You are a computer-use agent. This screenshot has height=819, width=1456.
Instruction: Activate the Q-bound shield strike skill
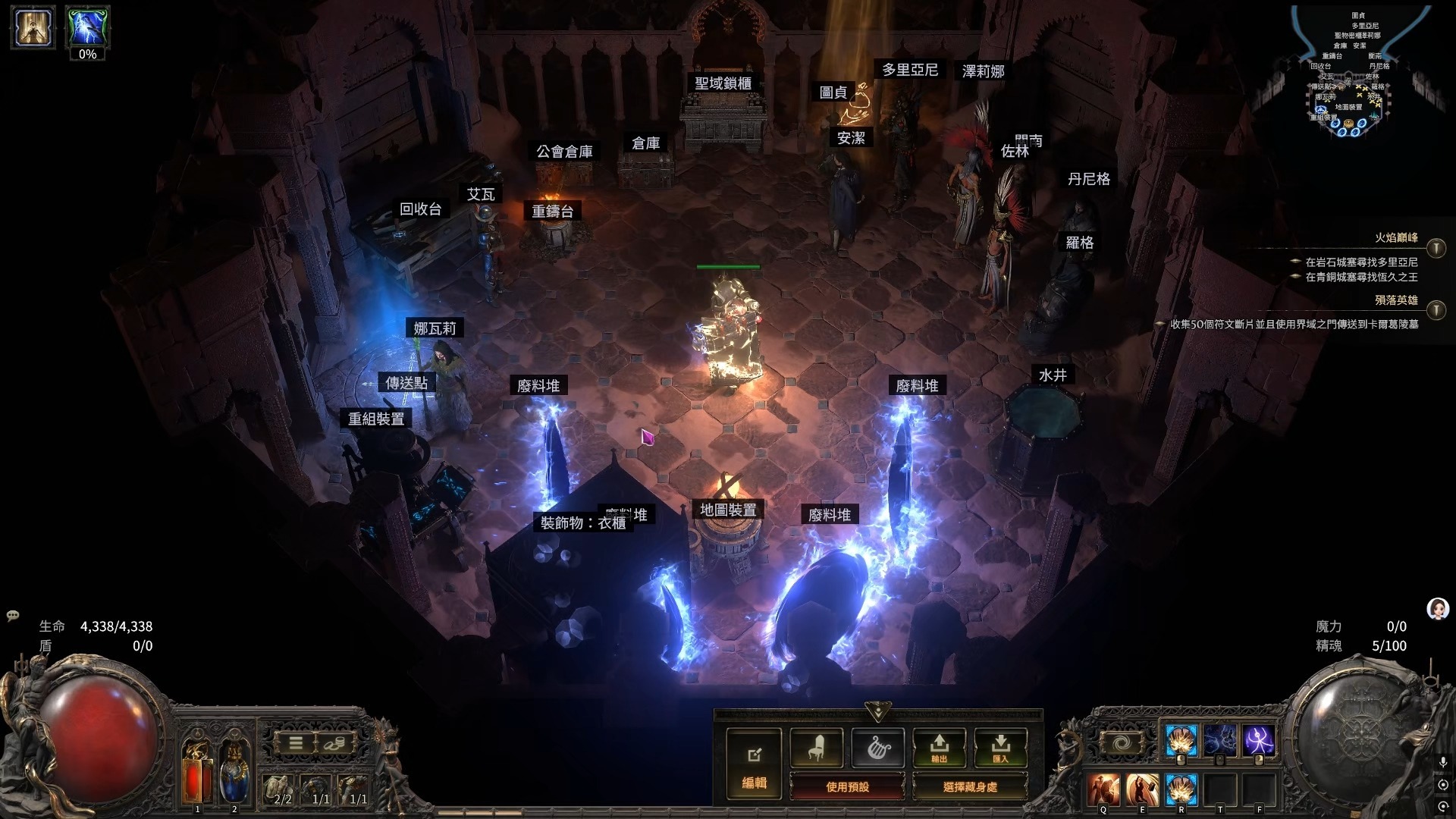1103,789
